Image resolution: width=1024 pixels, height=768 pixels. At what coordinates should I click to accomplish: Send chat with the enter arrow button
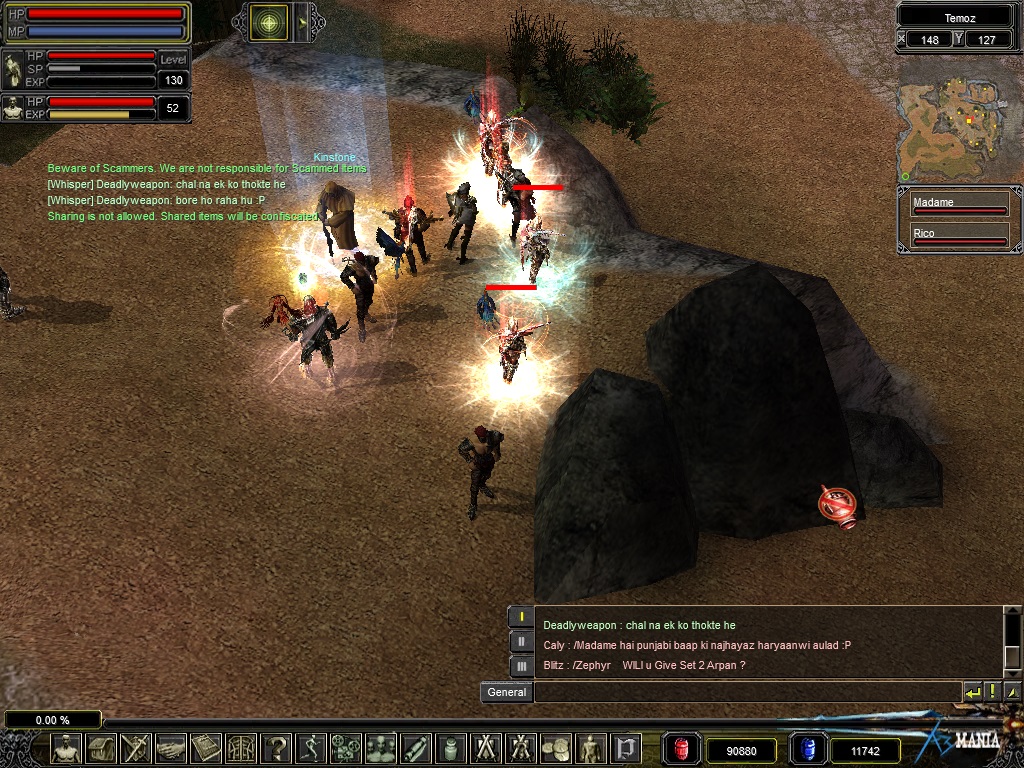[972, 692]
